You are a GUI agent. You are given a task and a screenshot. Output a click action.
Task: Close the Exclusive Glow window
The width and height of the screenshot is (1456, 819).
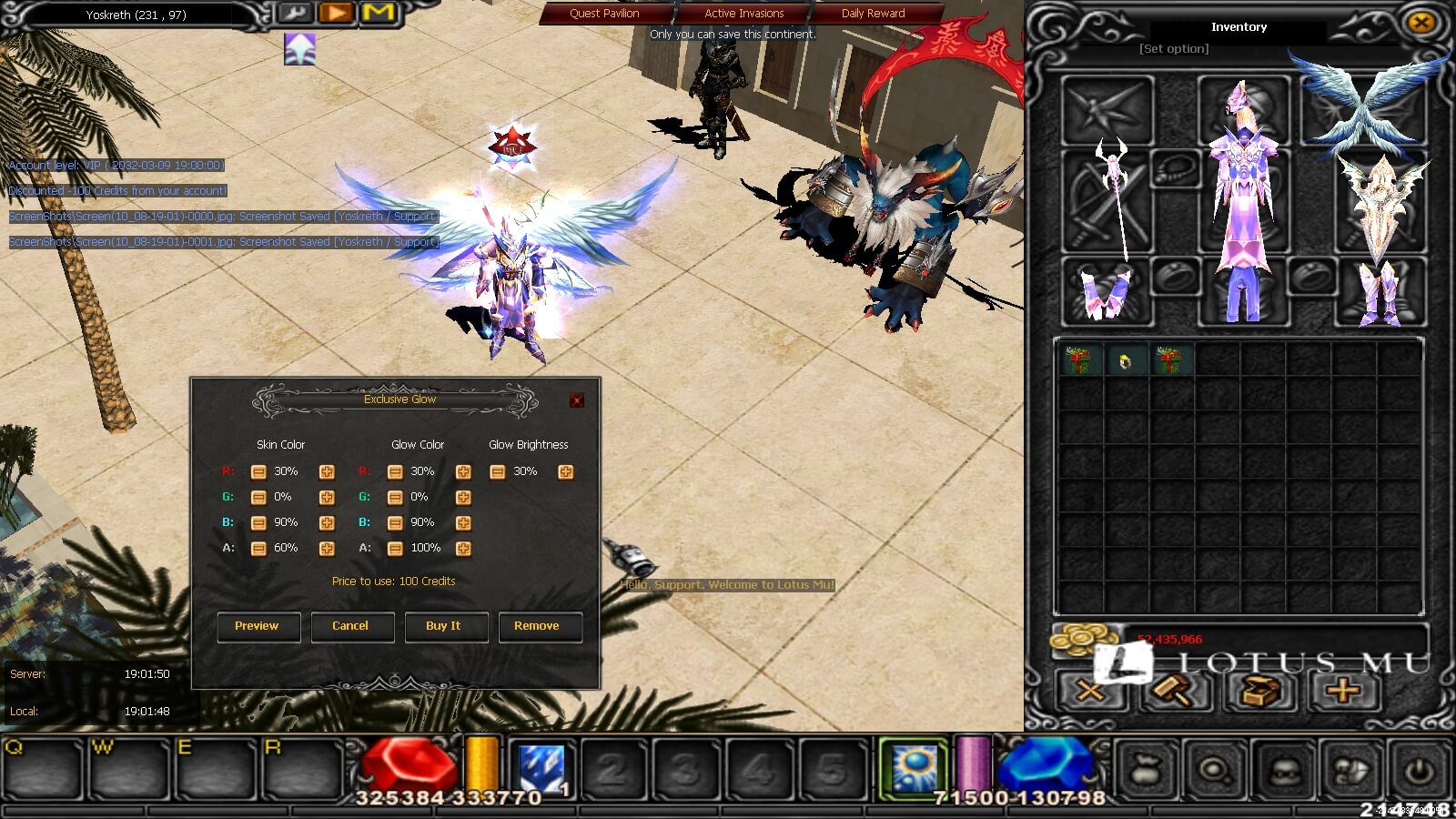(x=576, y=400)
